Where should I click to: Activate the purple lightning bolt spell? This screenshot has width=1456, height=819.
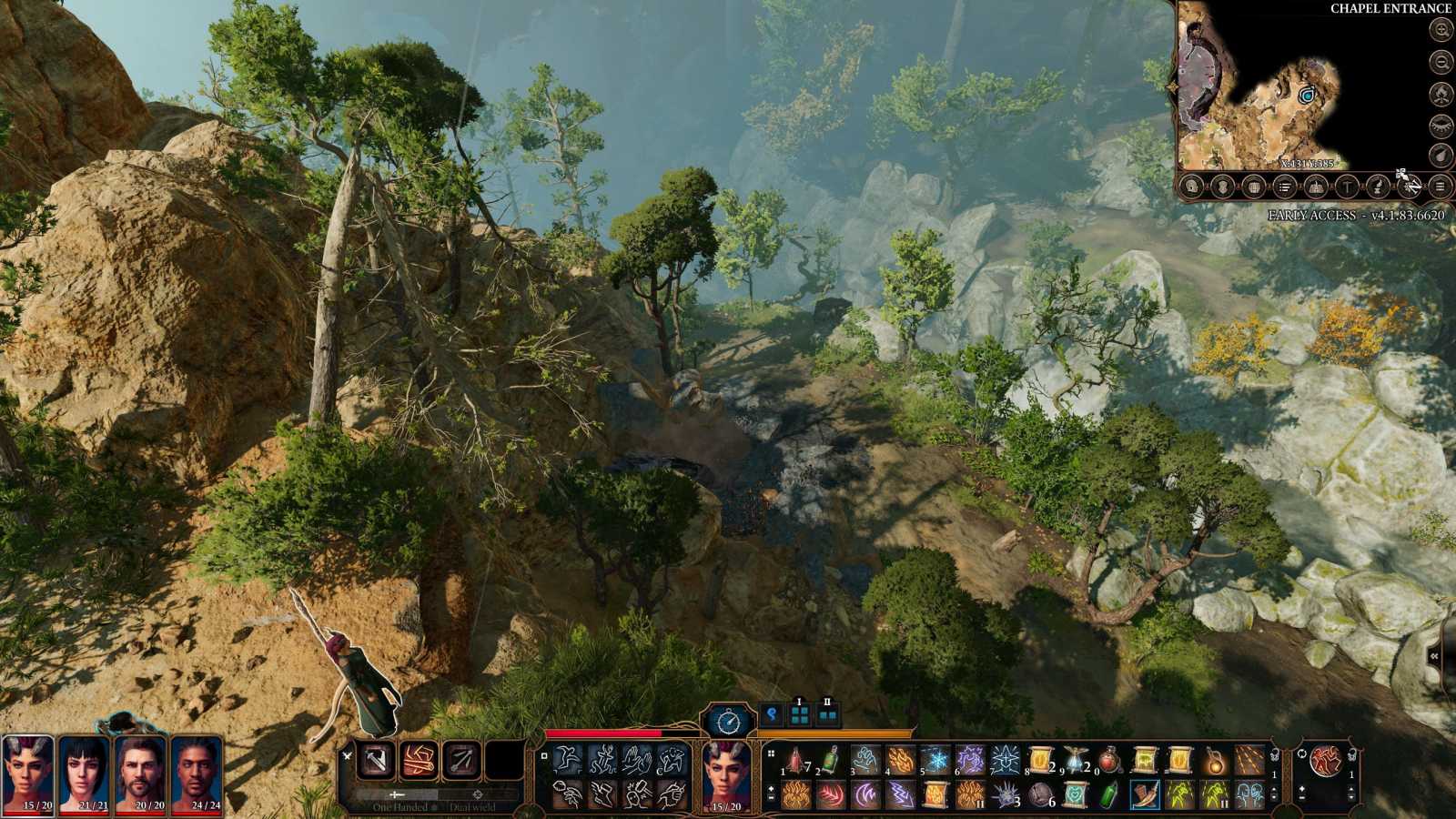[900, 794]
